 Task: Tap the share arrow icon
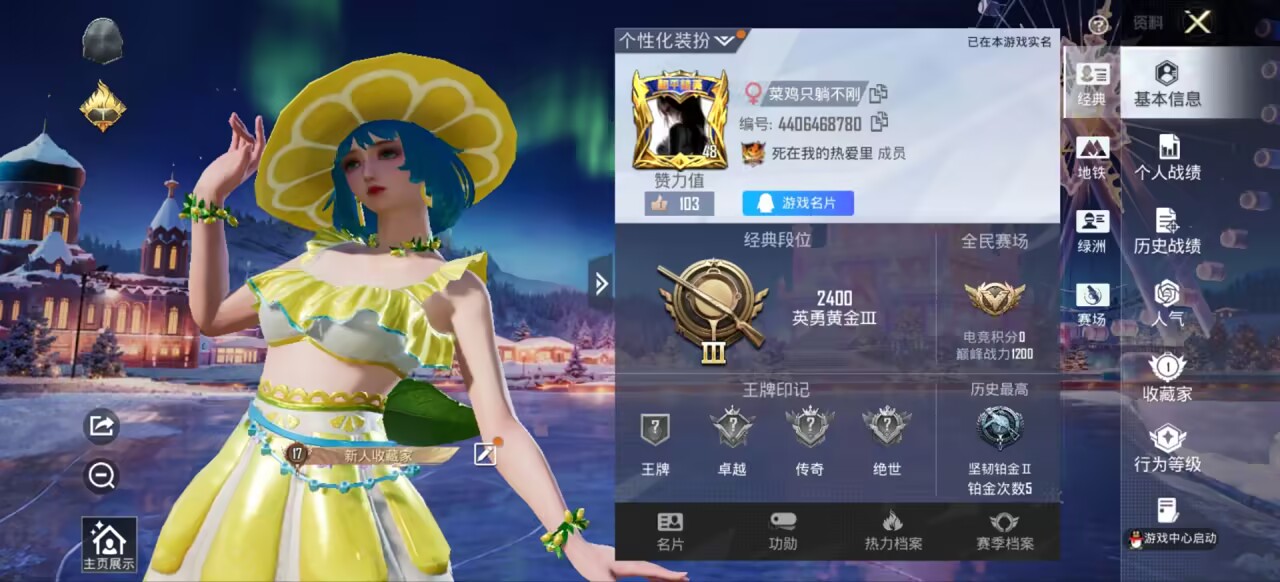pyautogui.click(x=101, y=426)
